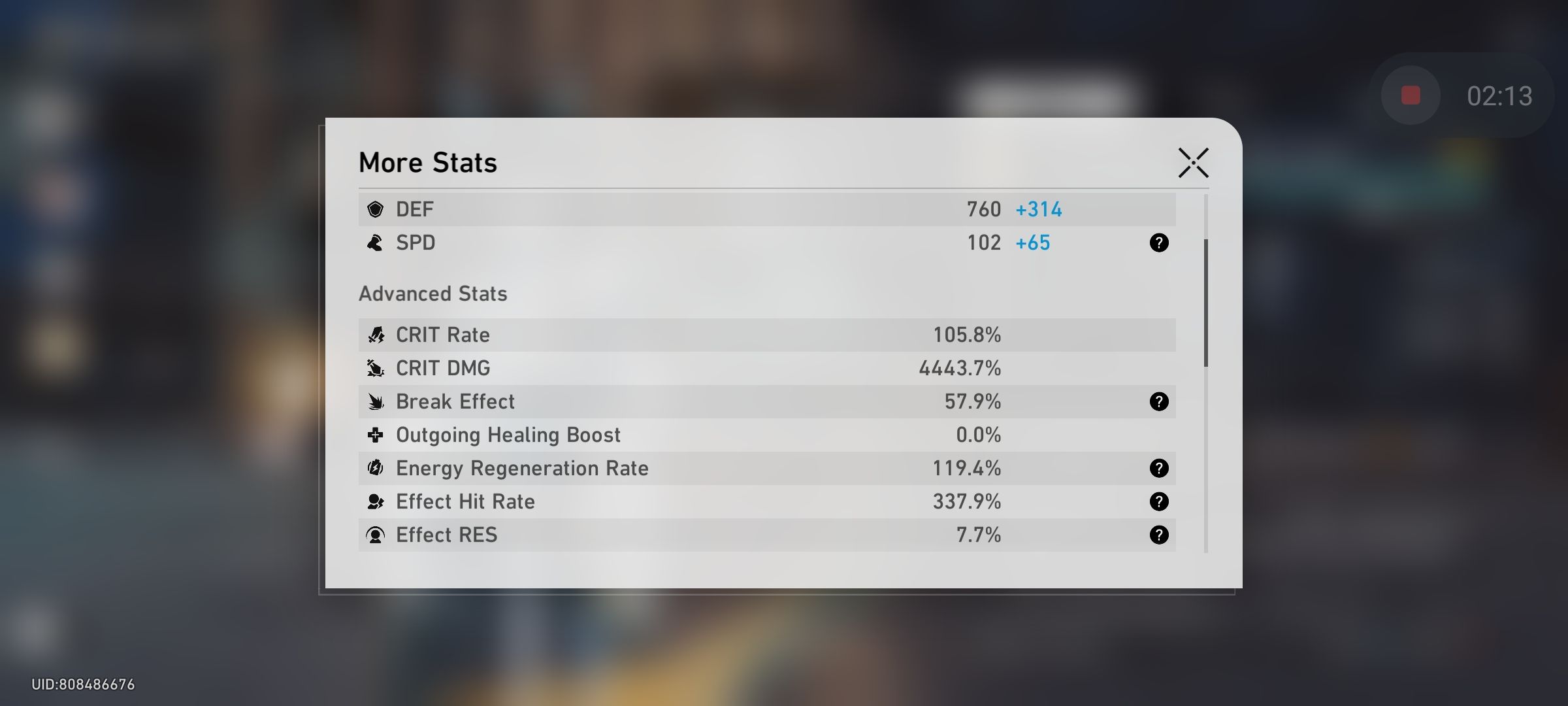The image size is (1568, 706).
Task: Open the Energy Regeneration Rate help tooltip
Action: coord(1160,468)
